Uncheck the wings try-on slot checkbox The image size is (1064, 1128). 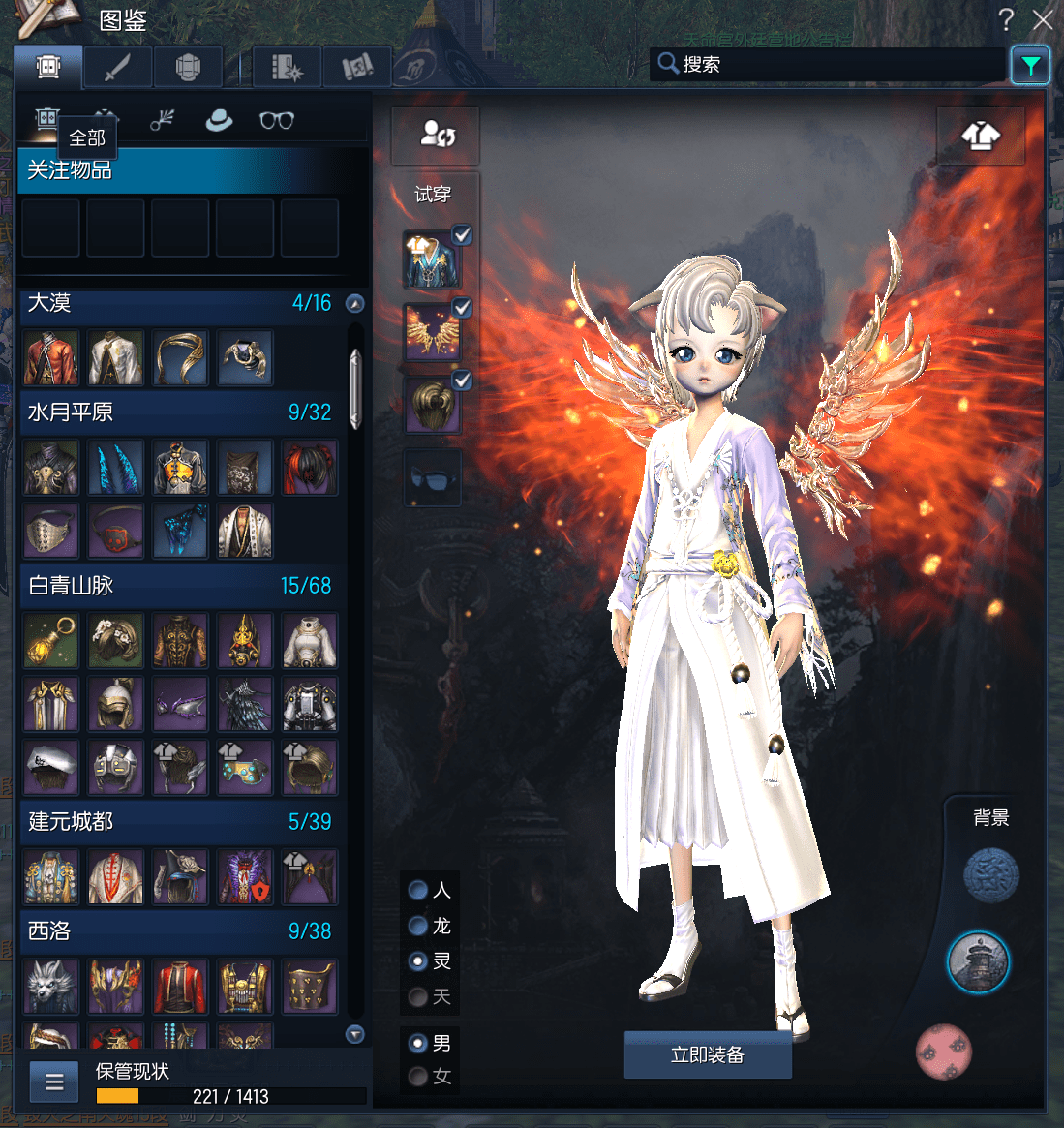click(463, 308)
